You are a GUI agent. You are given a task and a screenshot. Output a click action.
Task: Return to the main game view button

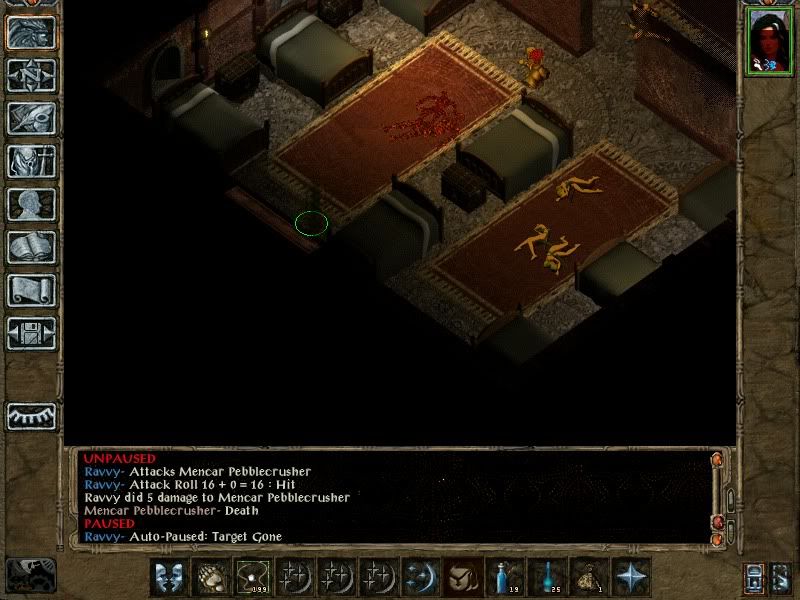(x=31, y=32)
